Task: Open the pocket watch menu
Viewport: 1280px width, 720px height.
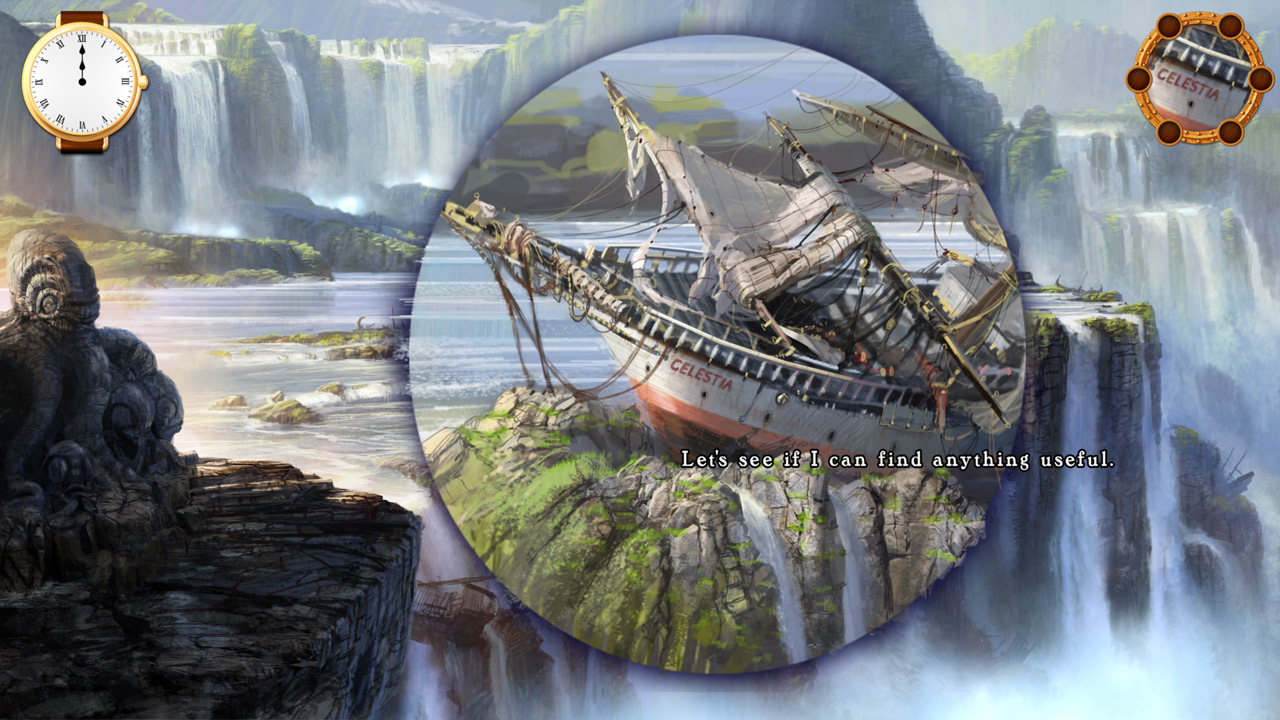Action: [x=83, y=82]
